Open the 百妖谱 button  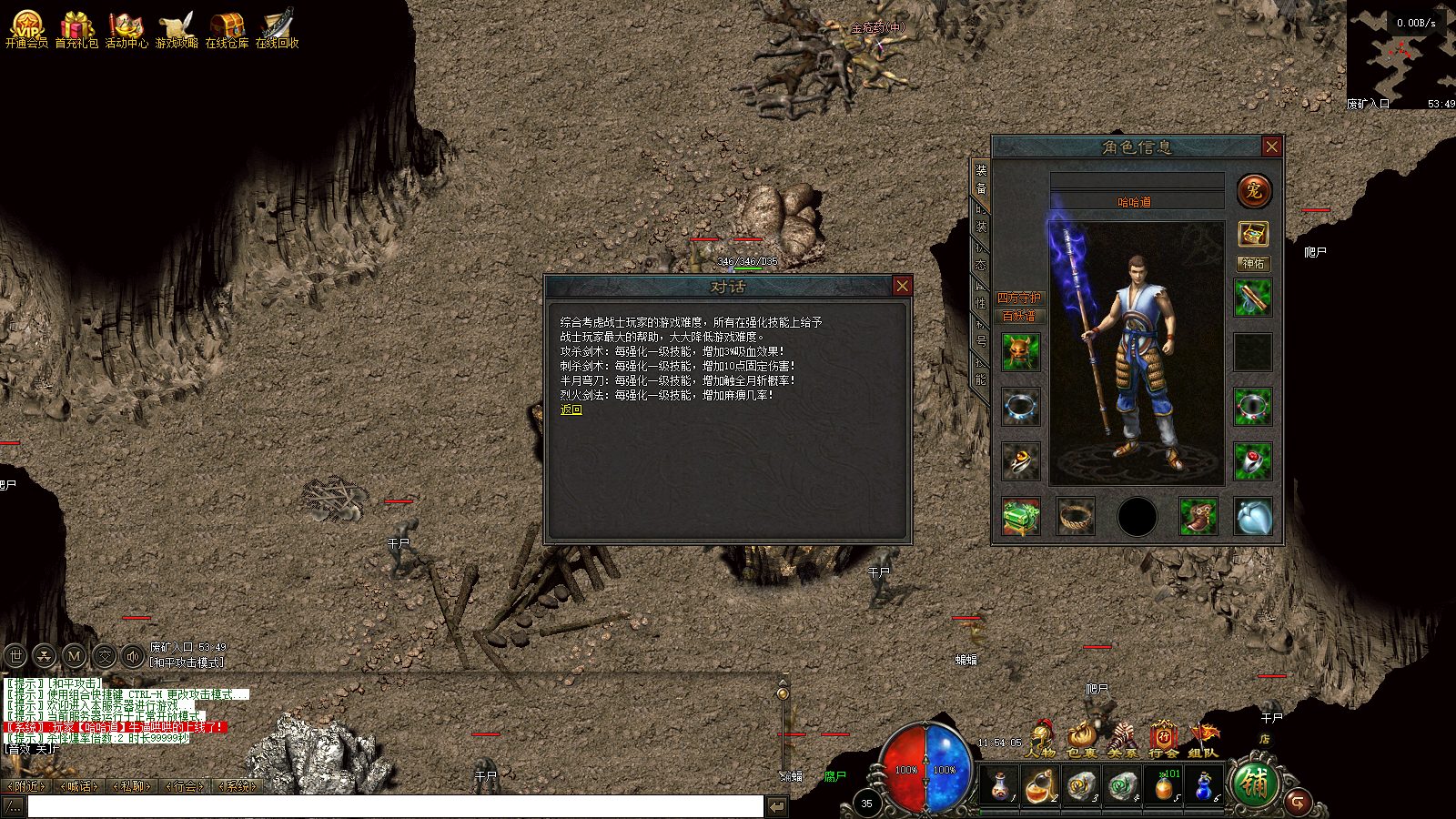click(x=1019, y=316)
